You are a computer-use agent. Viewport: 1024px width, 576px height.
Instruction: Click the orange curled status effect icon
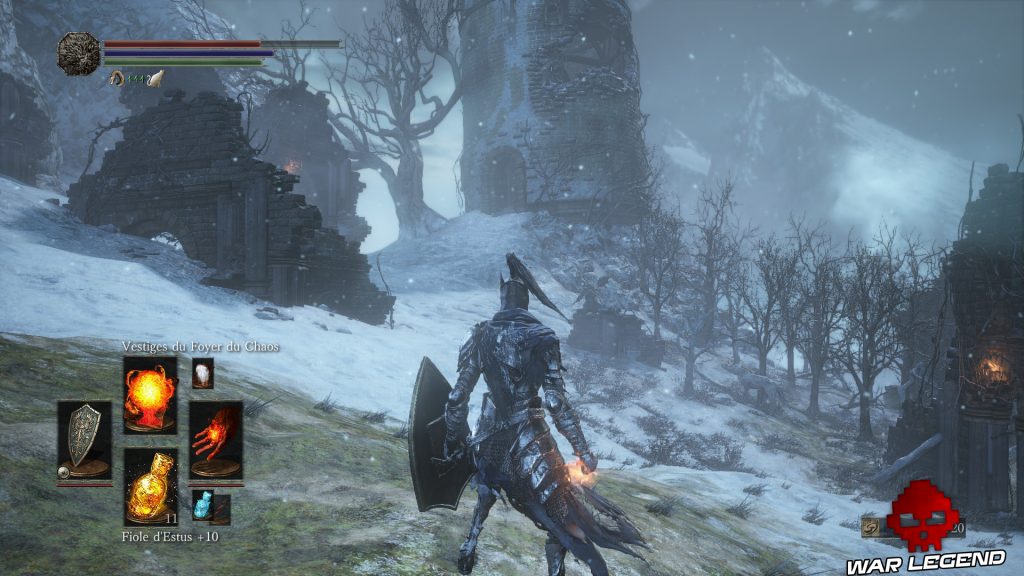(117, 77)
